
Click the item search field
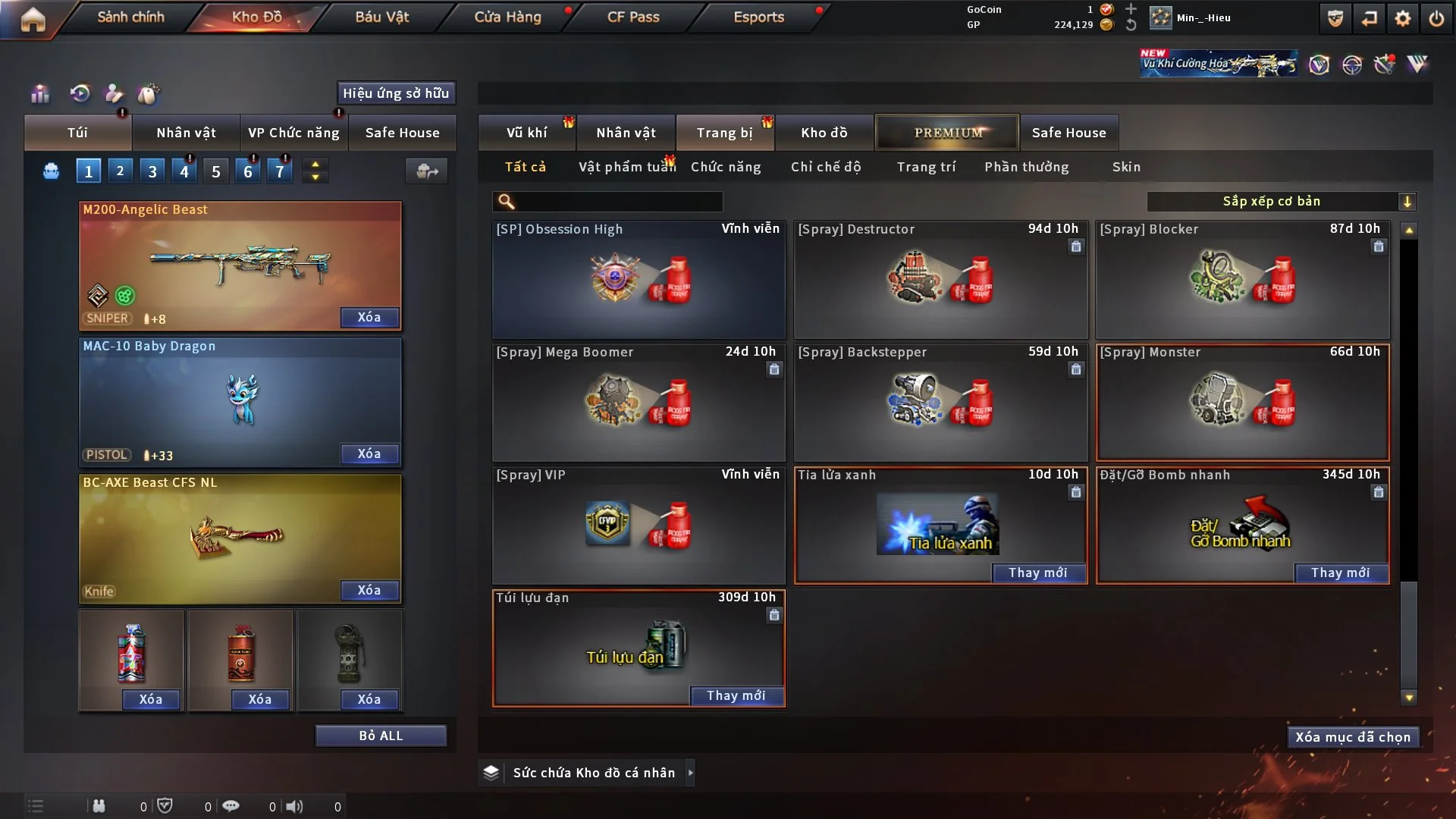click(618, 201)
